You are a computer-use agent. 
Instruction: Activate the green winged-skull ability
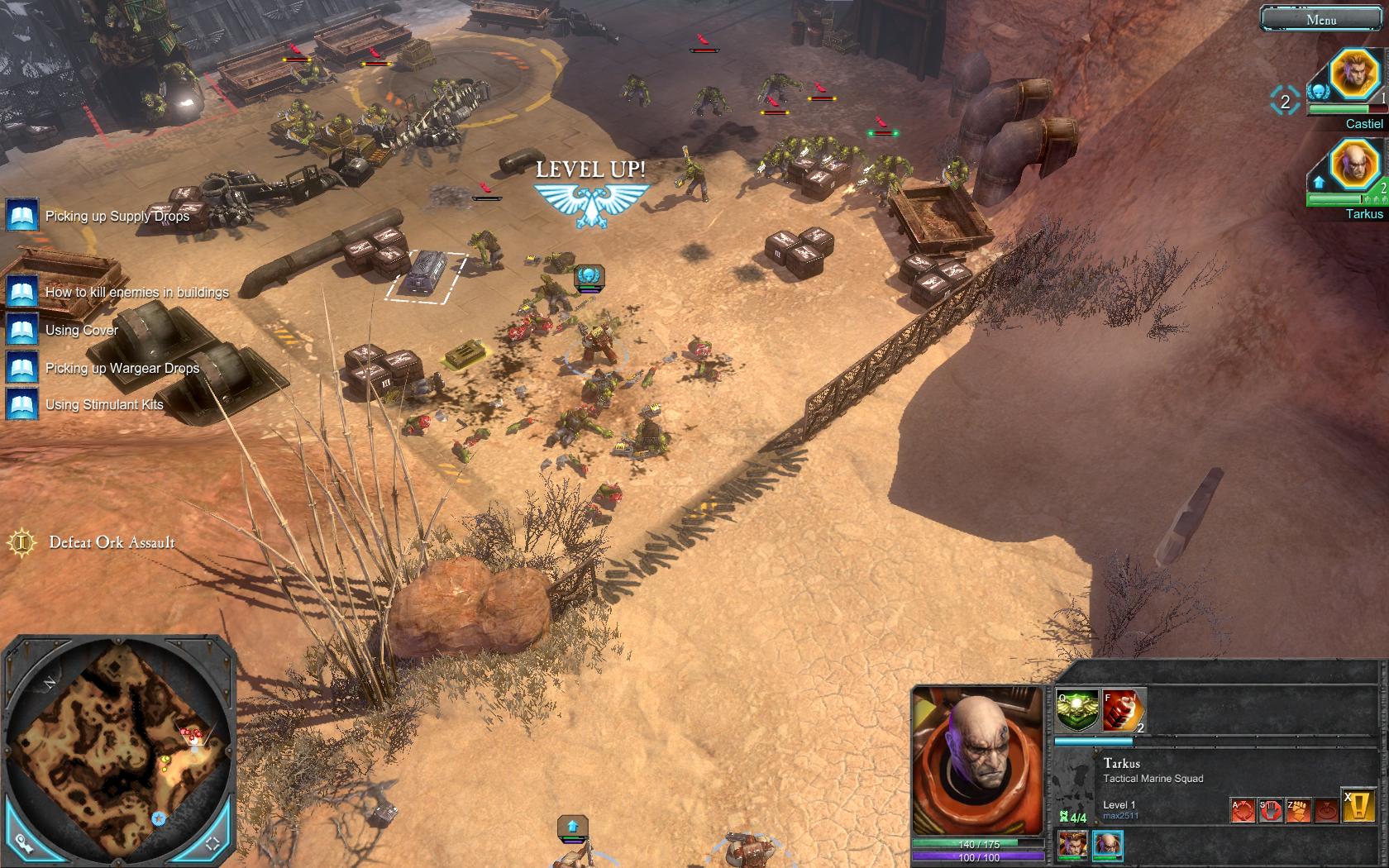click(1078, 710)
